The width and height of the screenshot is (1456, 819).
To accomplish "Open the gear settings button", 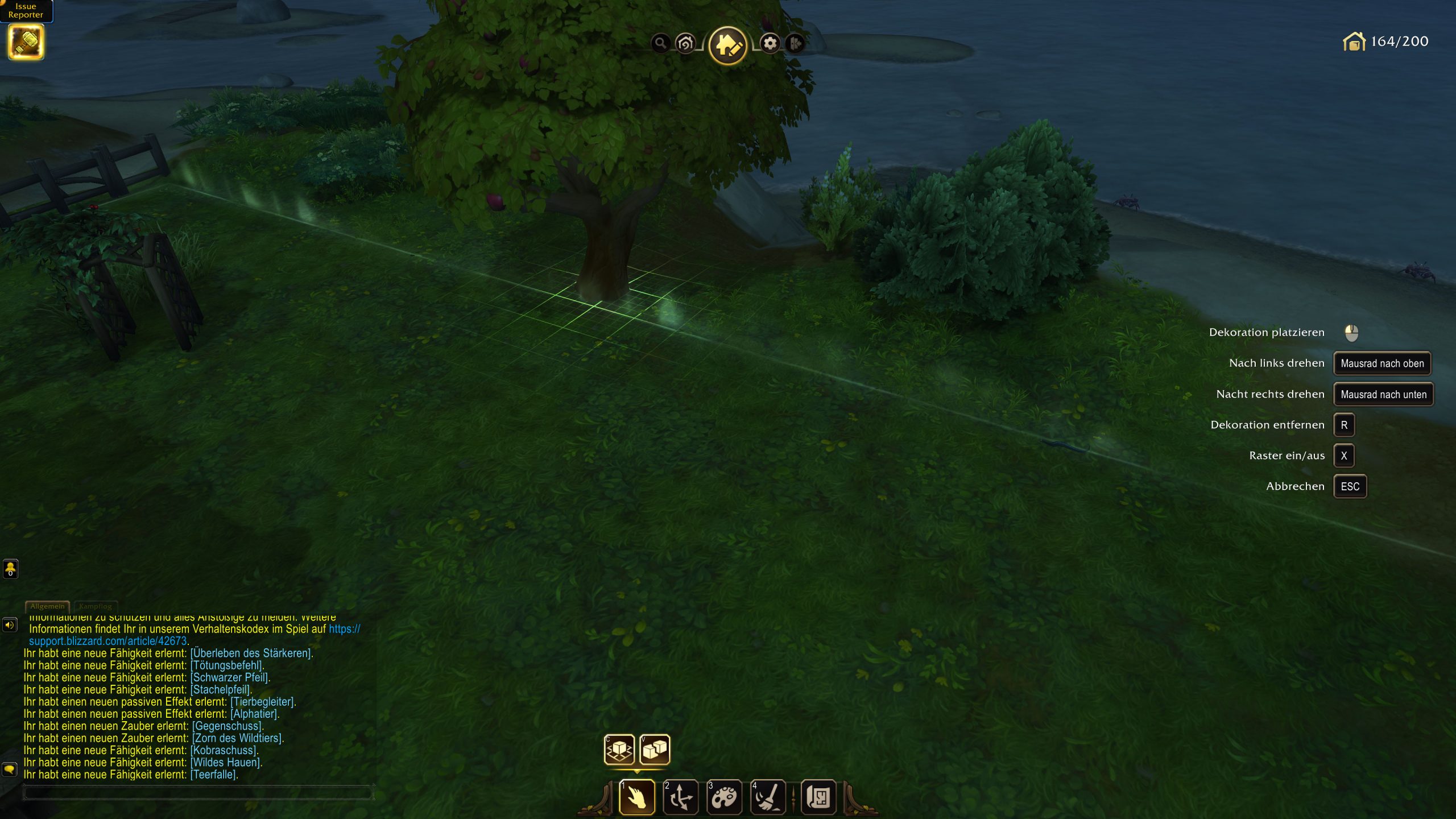I will click(770, 43).
